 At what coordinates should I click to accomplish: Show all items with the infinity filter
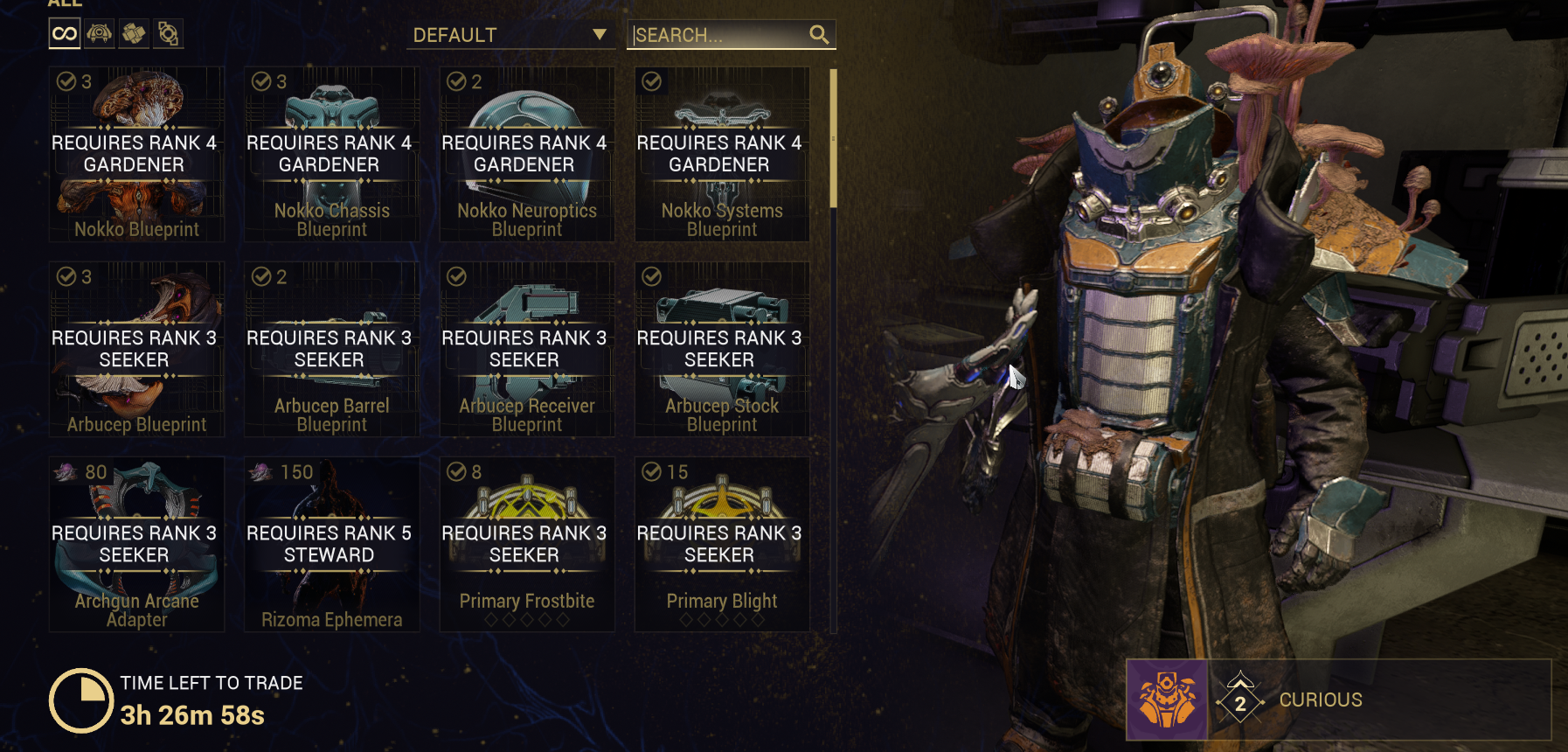pos(65,34)
